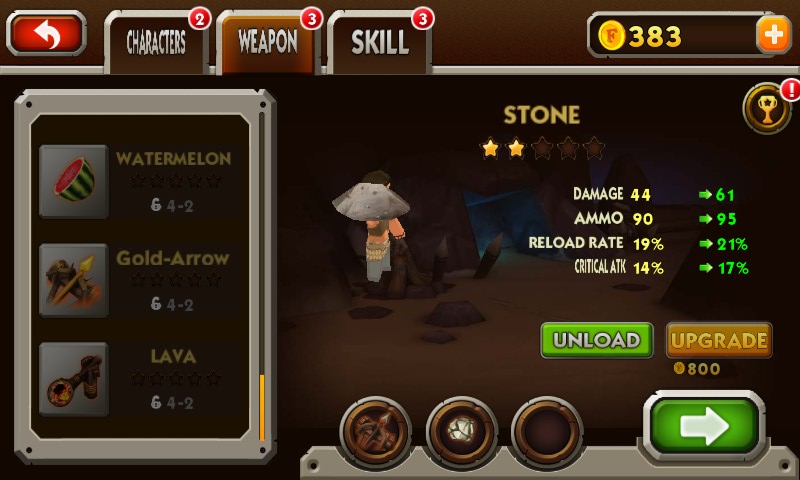Choose the Watermelon weapon
The image size is (800, 480).
click(140, 180)
